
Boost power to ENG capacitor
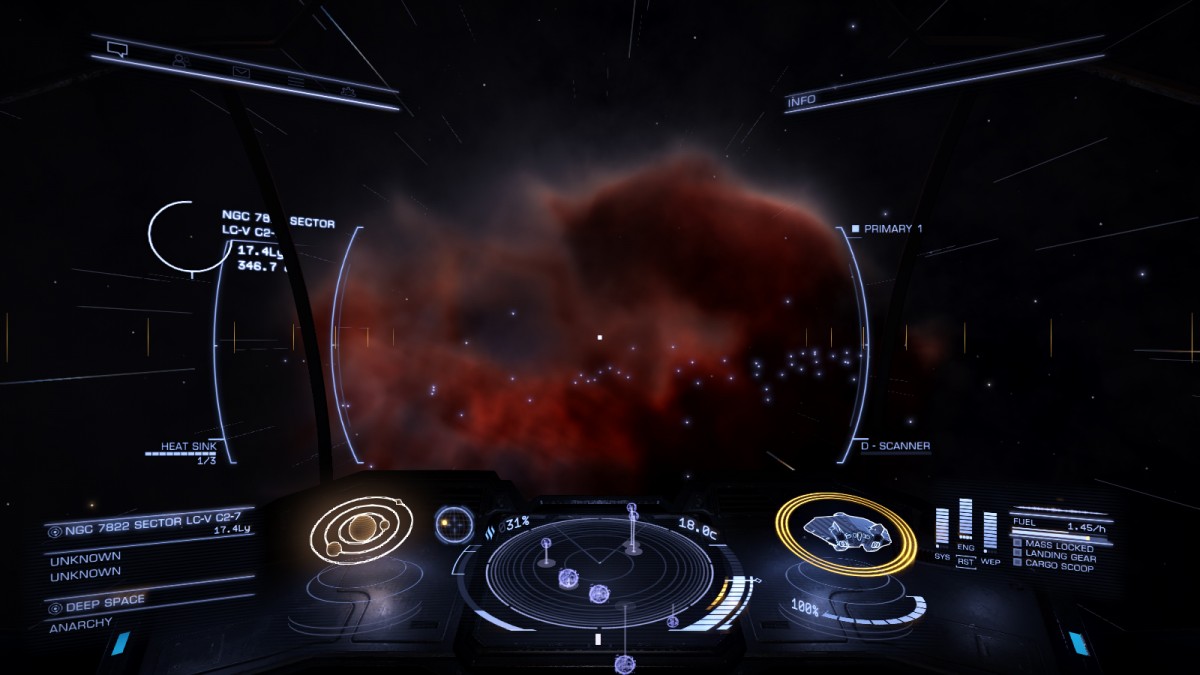click(965, 547)
